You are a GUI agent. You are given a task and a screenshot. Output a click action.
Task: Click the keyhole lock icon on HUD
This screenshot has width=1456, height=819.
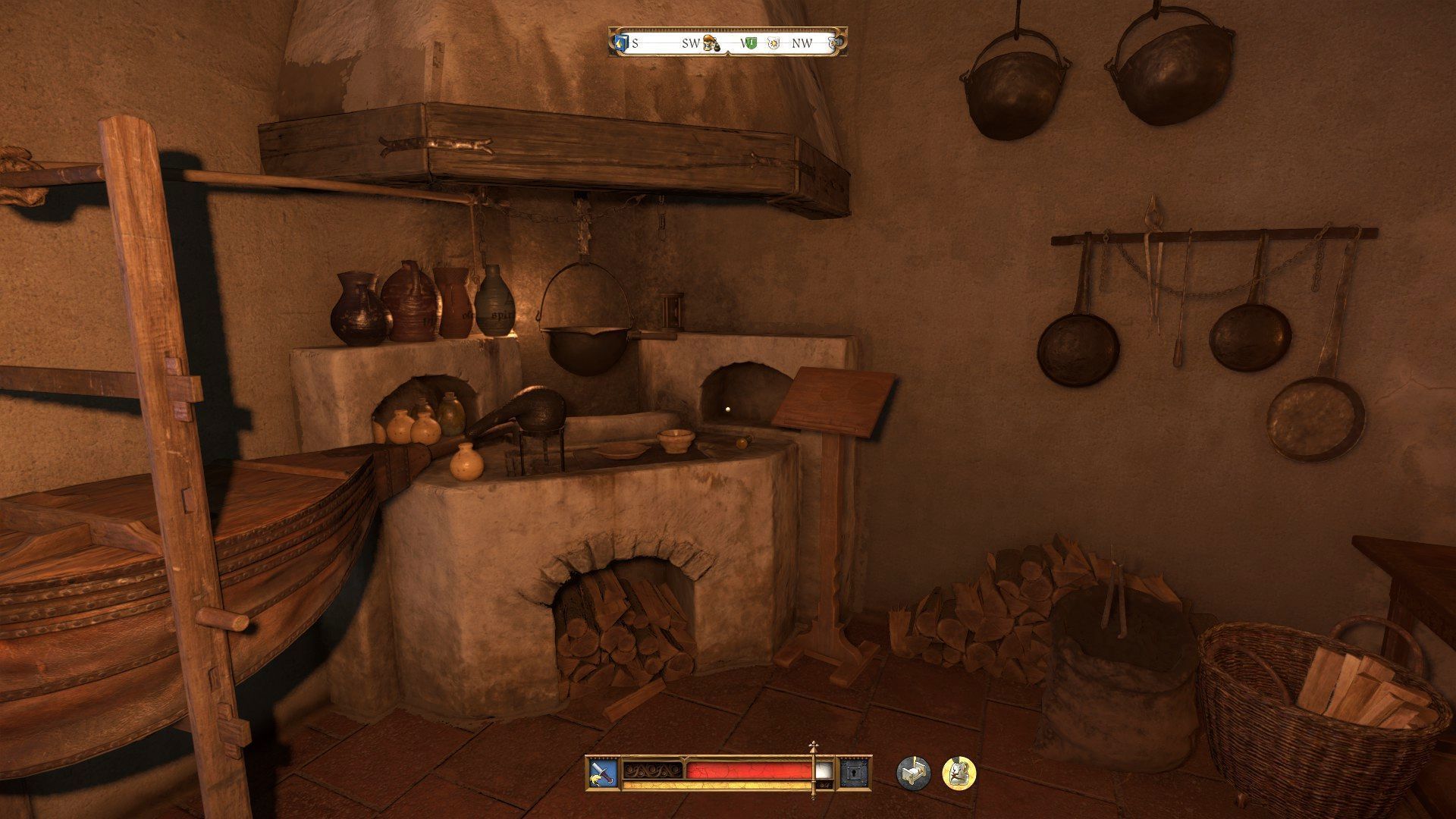[x=854, y=773]
